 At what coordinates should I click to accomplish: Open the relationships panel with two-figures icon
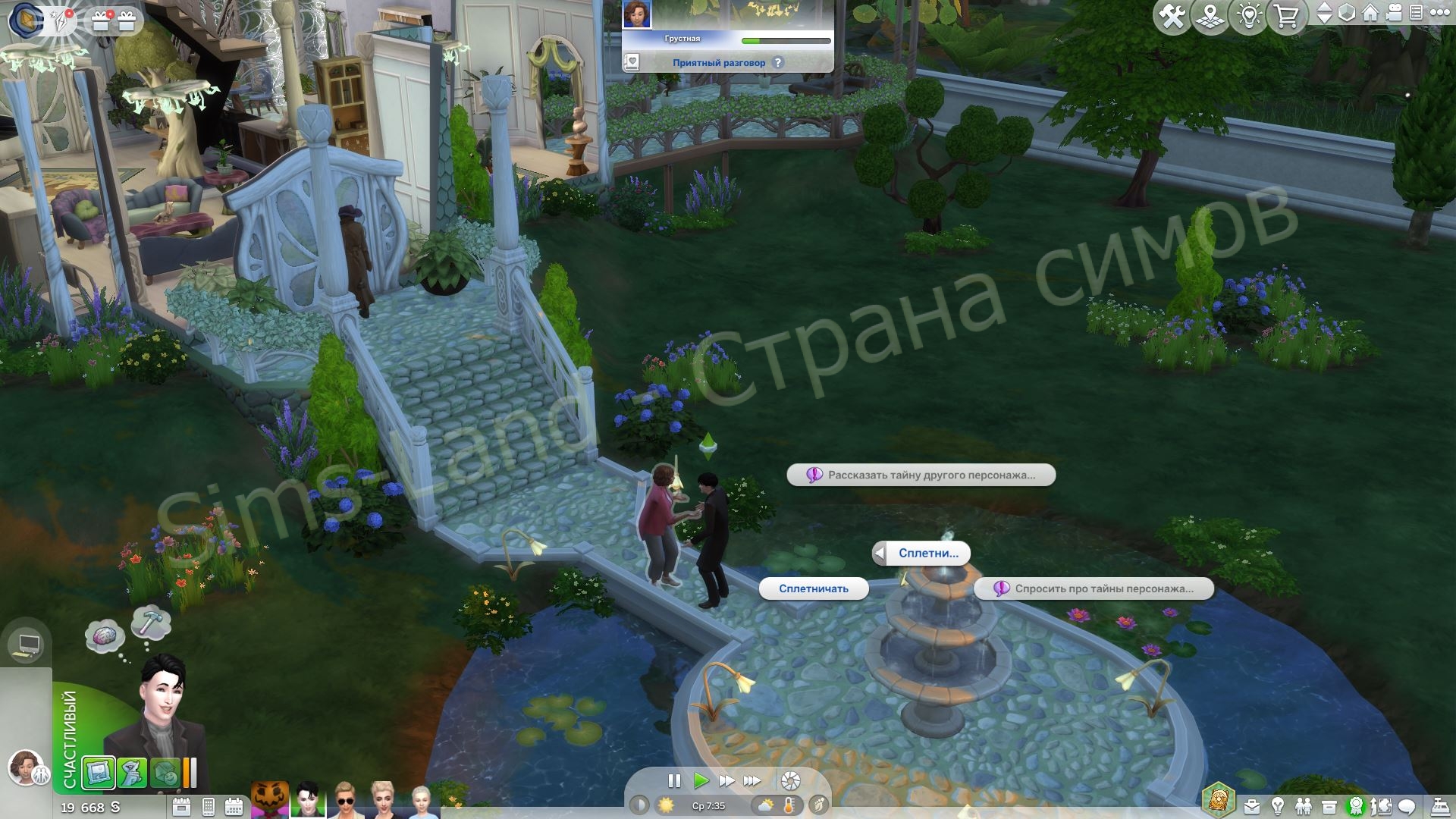click(1304, 806)
